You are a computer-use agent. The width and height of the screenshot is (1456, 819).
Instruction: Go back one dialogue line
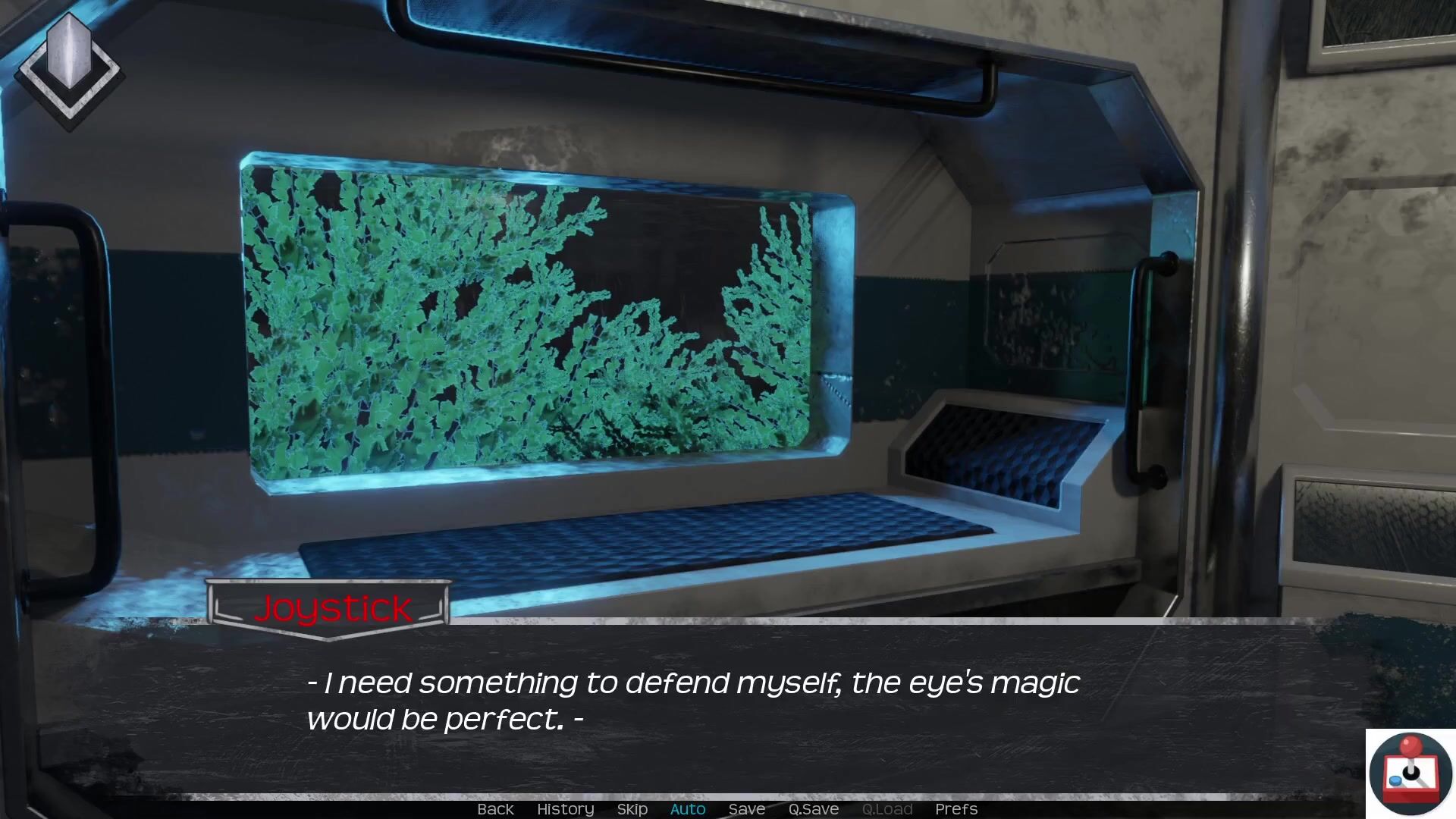(495, 809)
